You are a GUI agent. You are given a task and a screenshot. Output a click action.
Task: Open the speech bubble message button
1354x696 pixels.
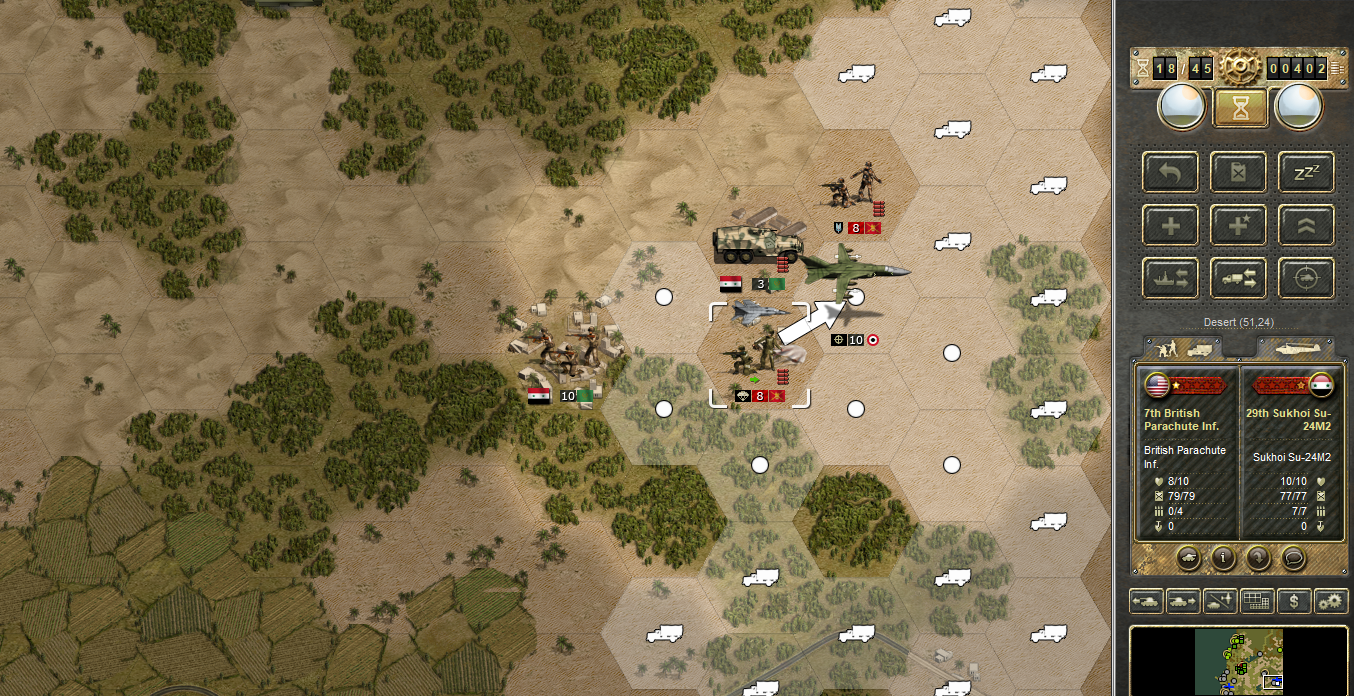point(1291,558)
